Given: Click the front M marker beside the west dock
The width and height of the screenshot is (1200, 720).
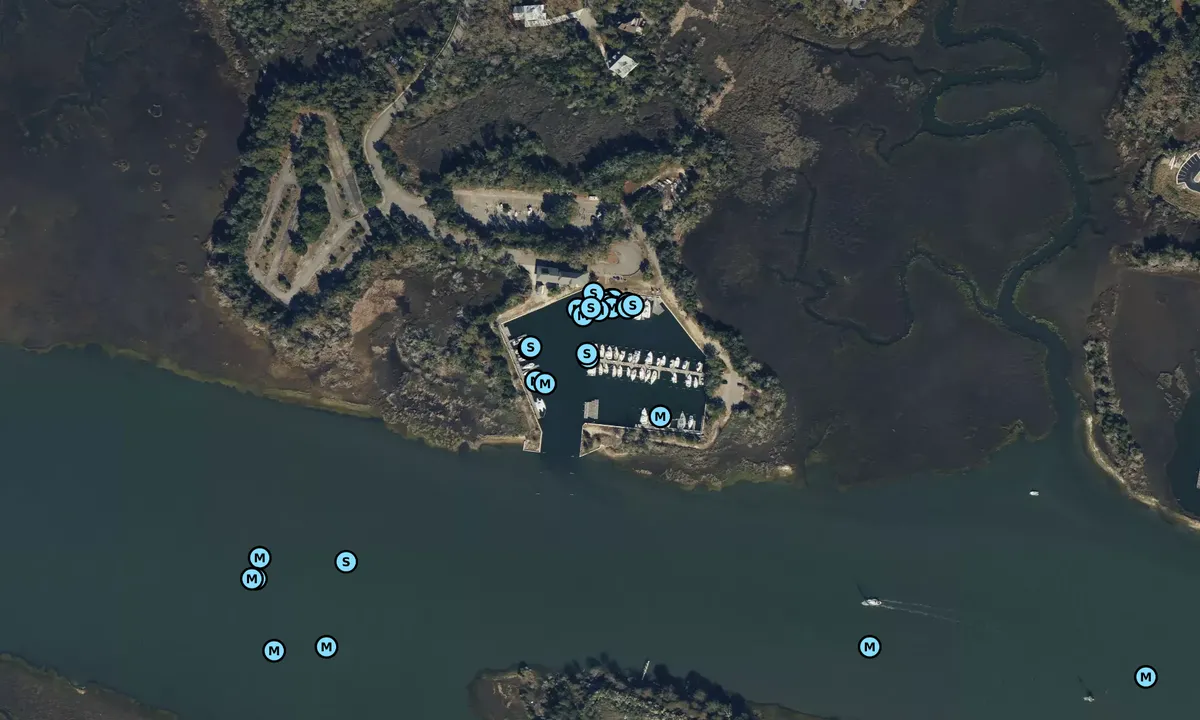Looking at the screenshot, I should pos(545,383).
